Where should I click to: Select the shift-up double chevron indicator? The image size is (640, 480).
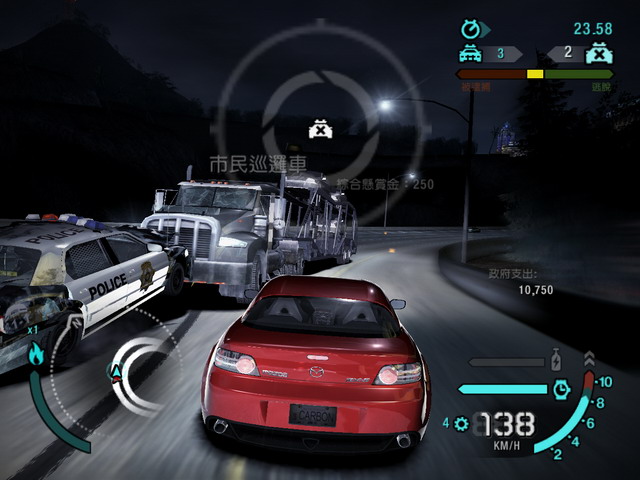(589, 358)
